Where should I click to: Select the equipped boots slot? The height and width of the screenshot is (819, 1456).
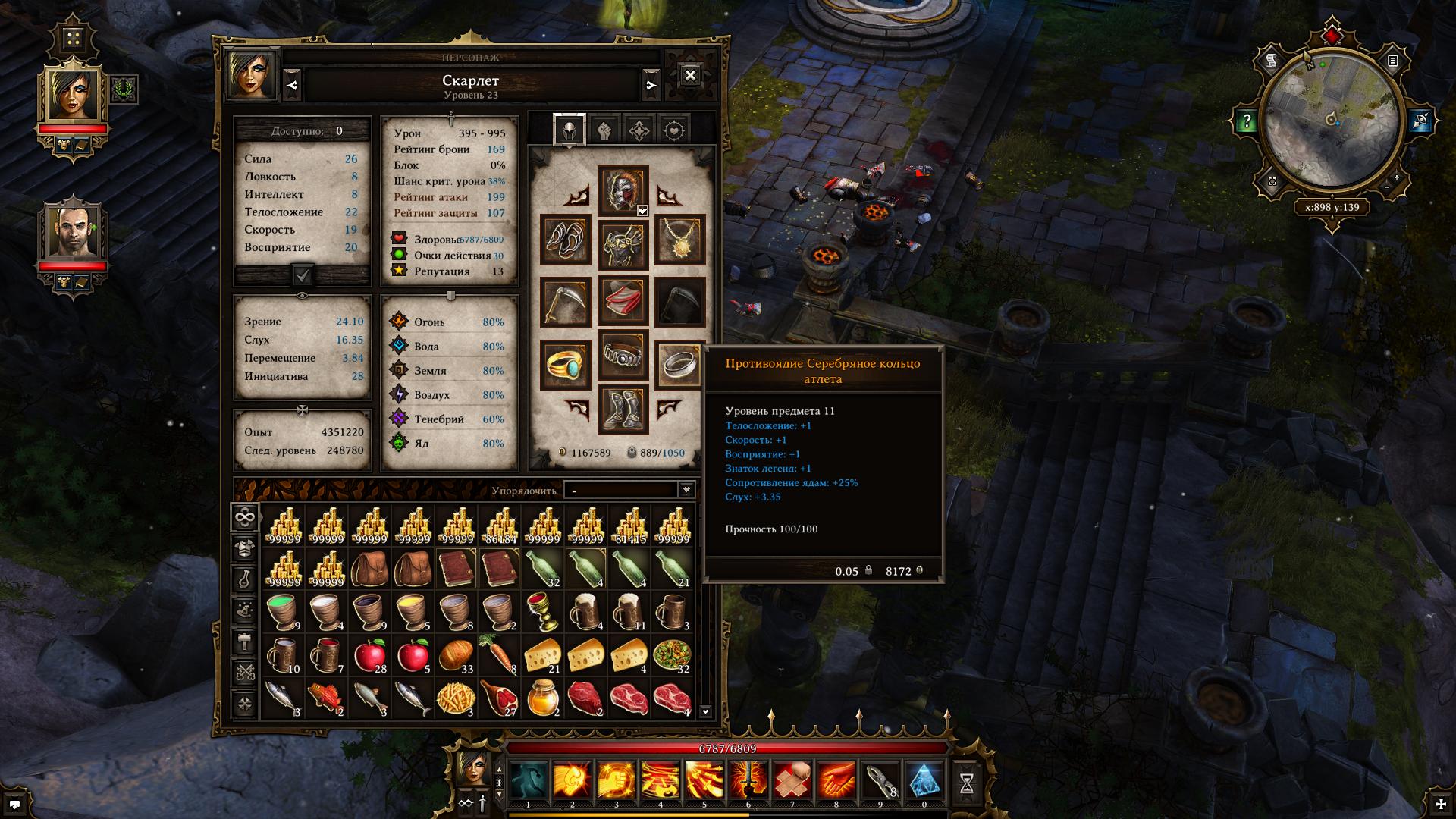tap(623, 409)
